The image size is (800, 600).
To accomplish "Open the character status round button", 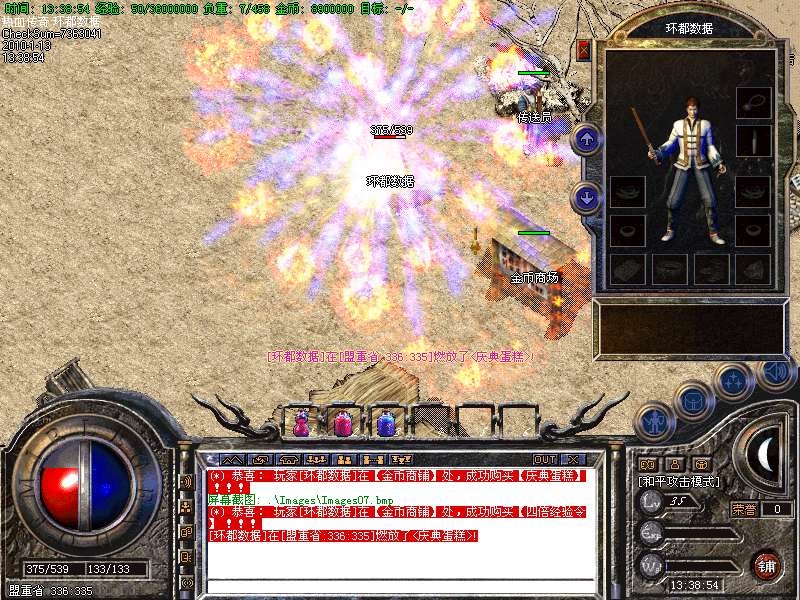I will (653, 422).
